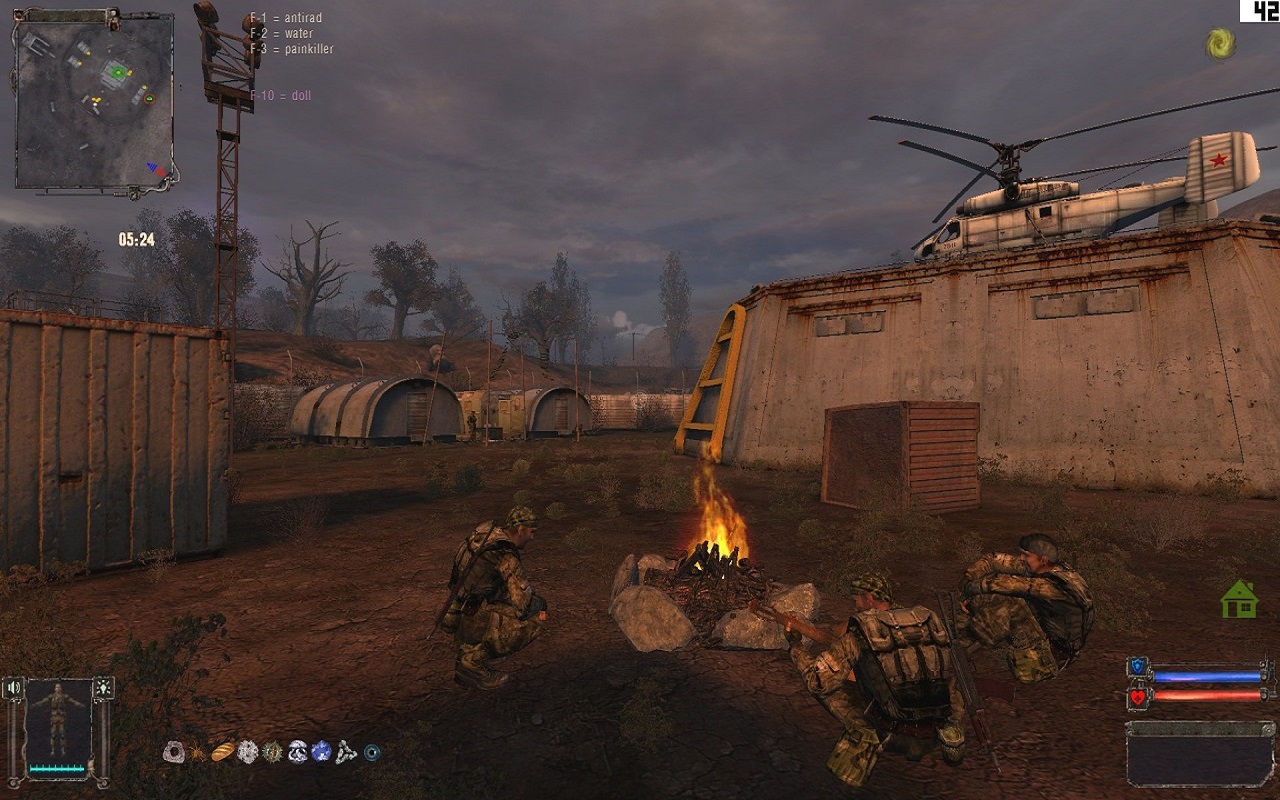Click the empty weapon info panel
1280x800 pixels.
[1200, 755]
